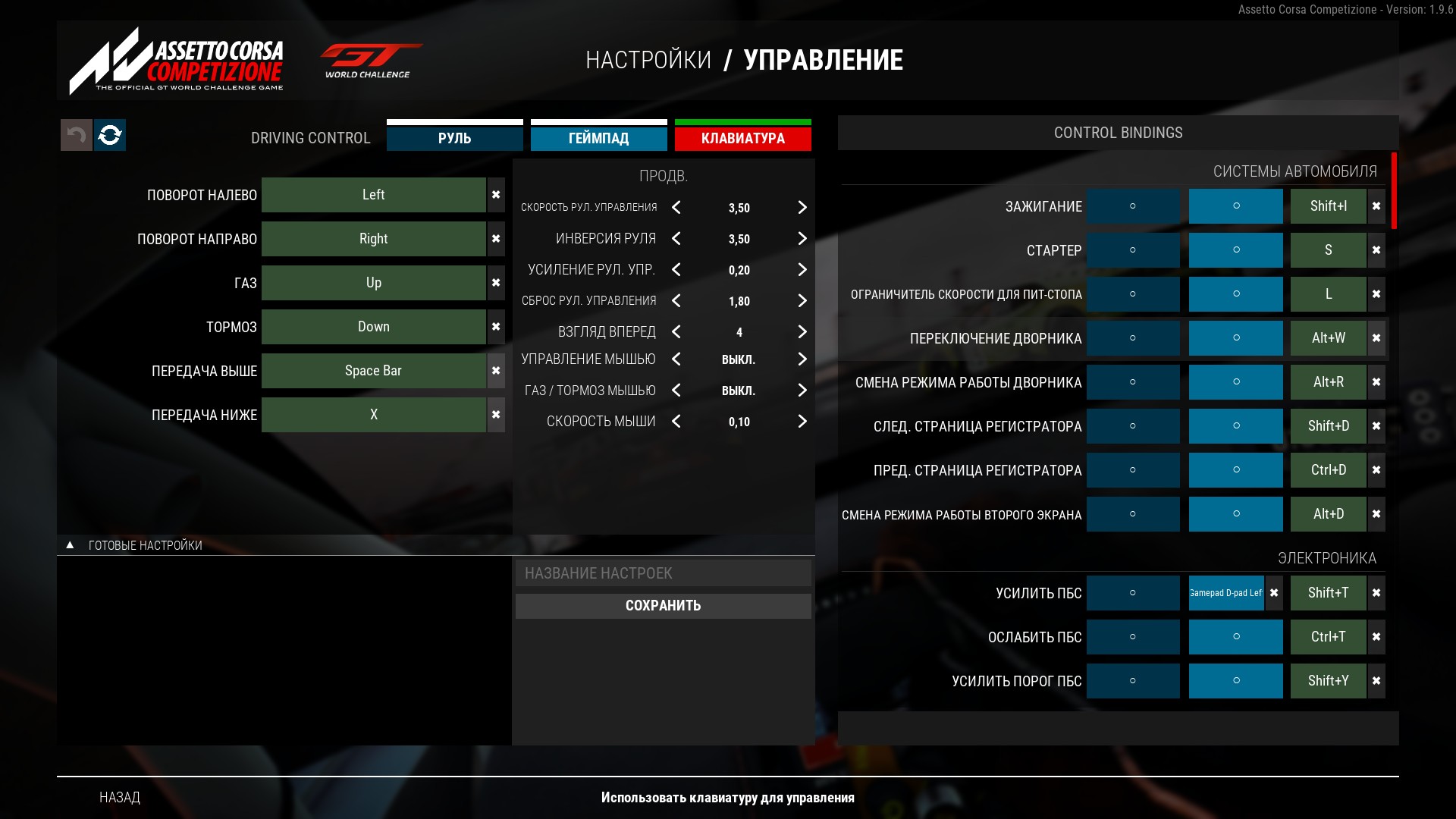Decrease УСИЛЕНИЕ РУЛ. УПР. value
Image resolution: width=1456 pixels, height=819 pixels.
coord(676,270)
